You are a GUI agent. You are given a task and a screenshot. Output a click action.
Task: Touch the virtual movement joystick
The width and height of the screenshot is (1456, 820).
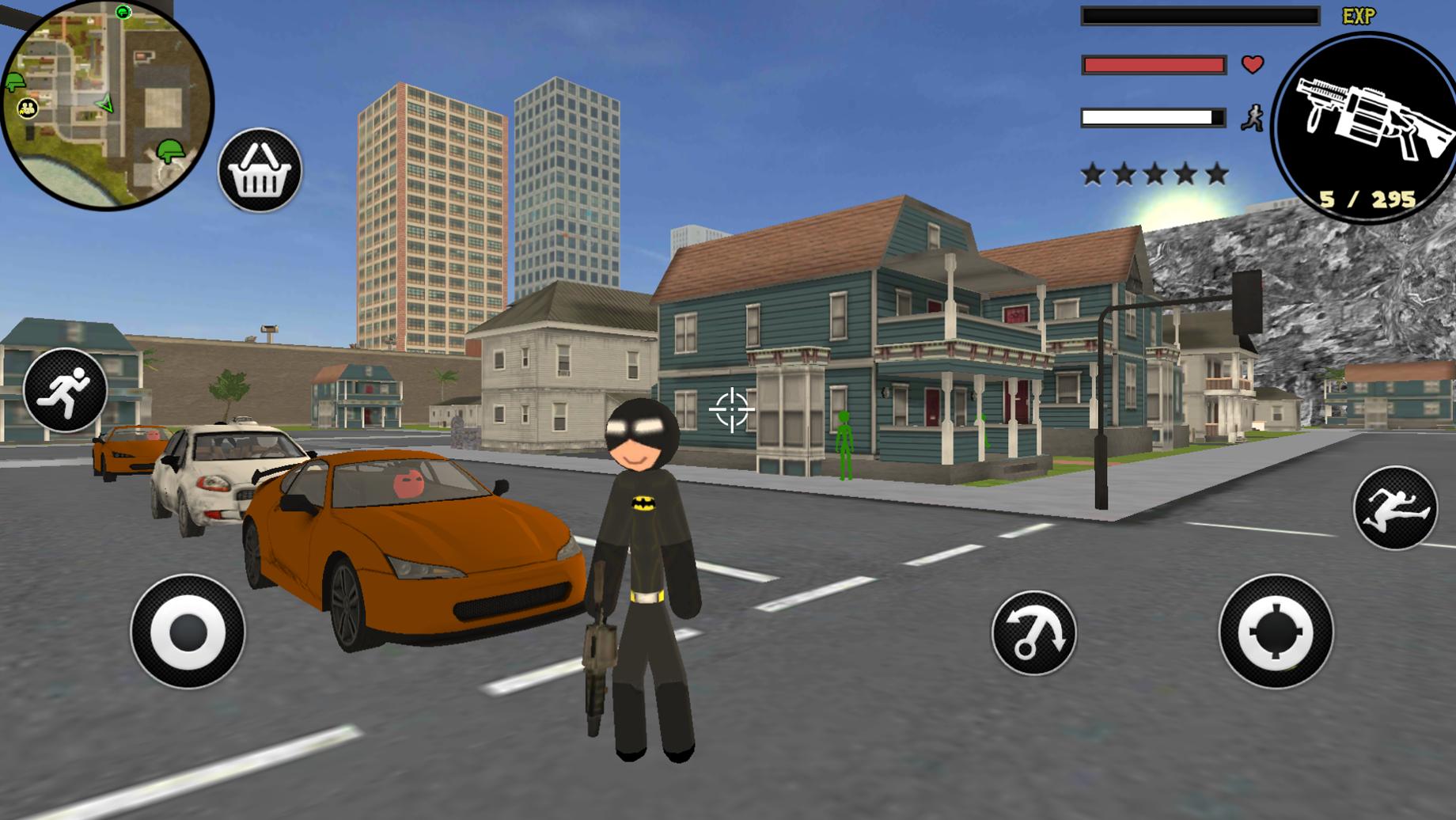(x=188, y=632)
